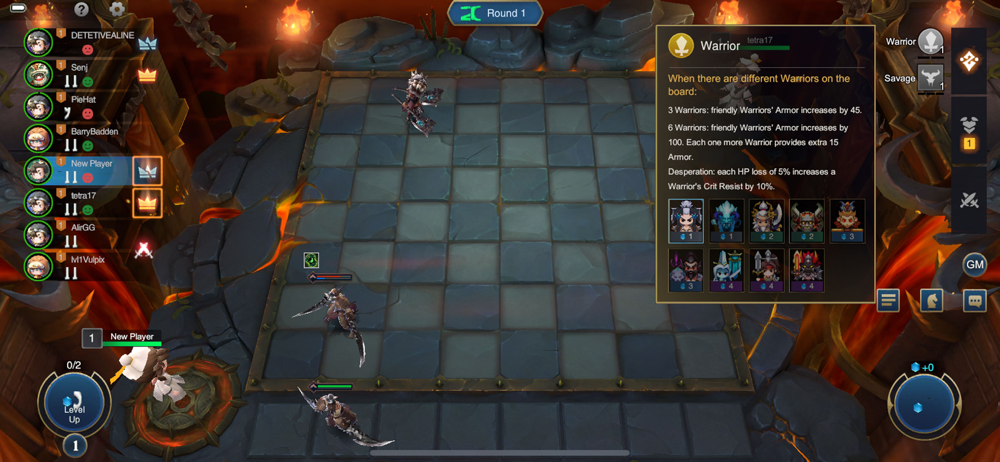Select the Savage synergy icon
Screen dimensions: 1000x462
930,78
